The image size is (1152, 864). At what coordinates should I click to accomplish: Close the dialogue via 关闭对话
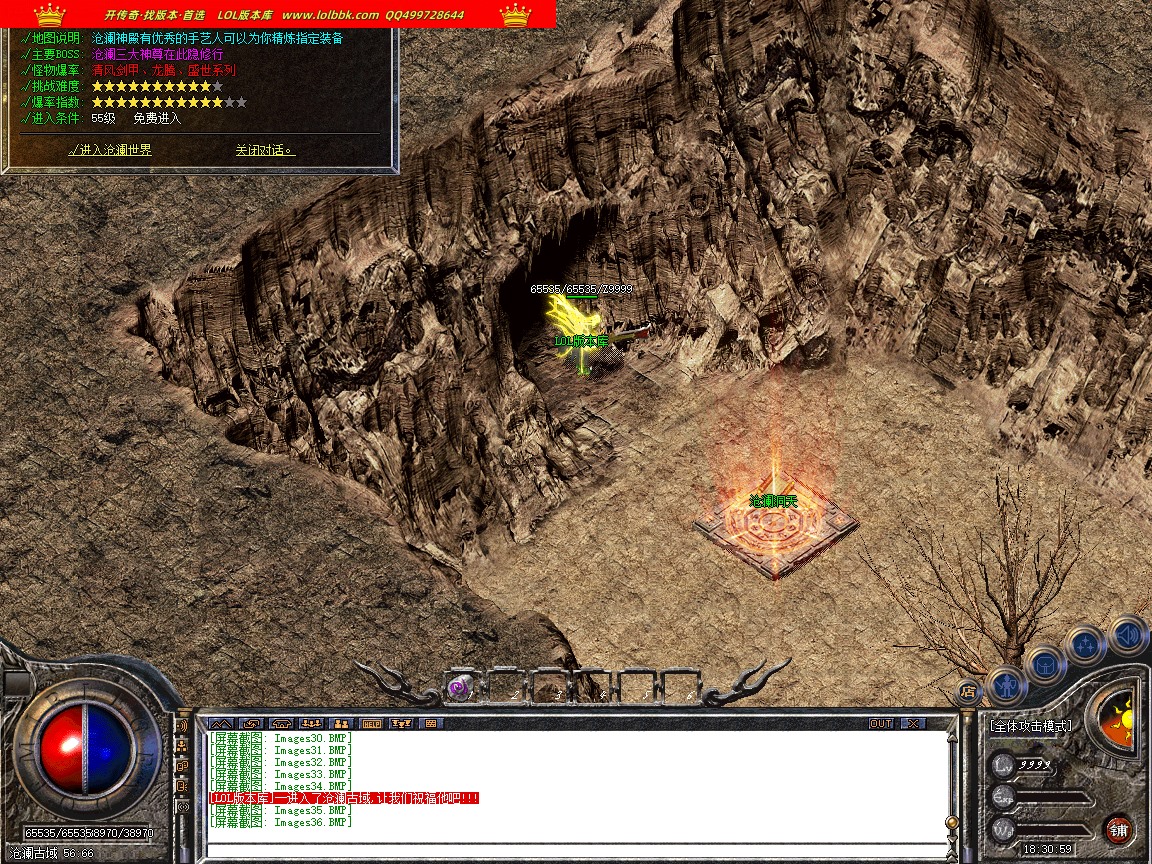coord(264,150)
